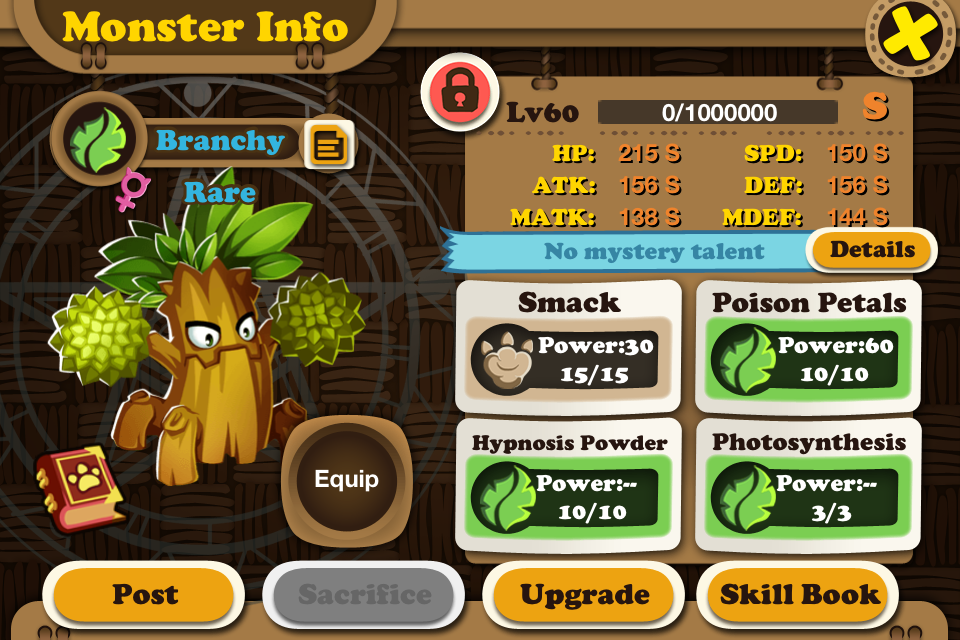Close the Monster Info screen
Image resolution: width=960 pixels, height=640 pixels.
(910, 35)
